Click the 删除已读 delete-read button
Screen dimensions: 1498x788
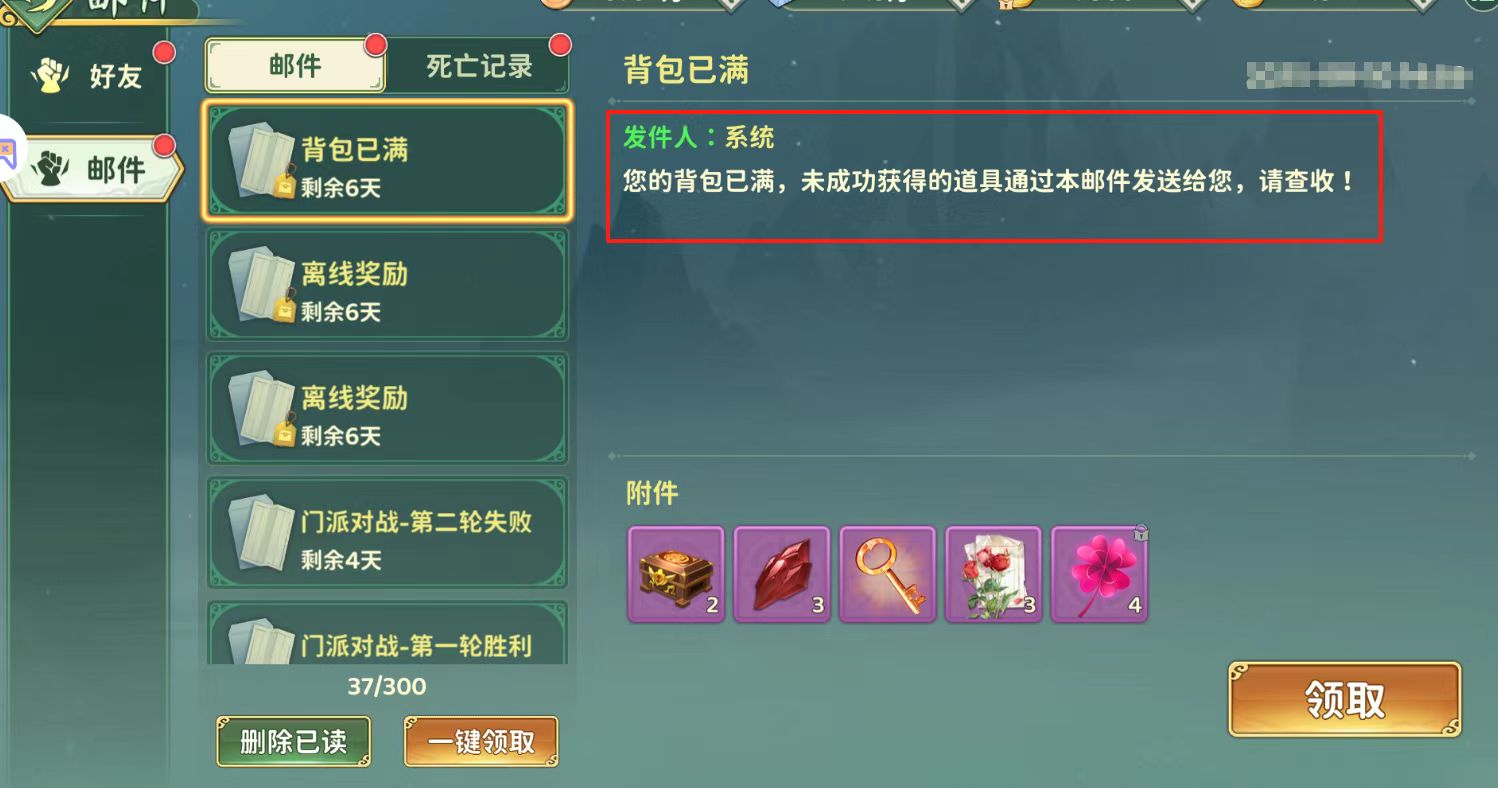click(x=293, y=742)
